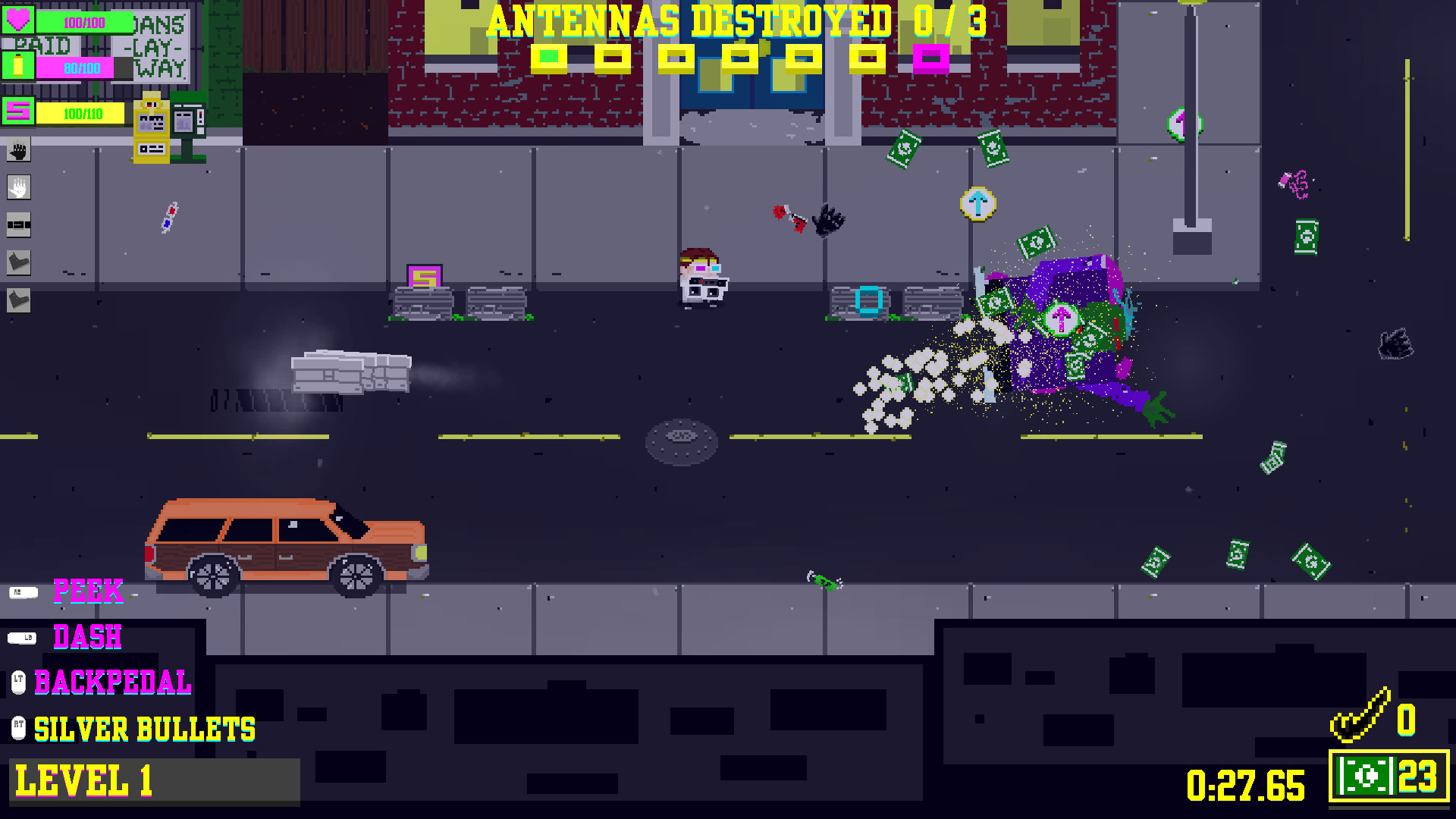1456x819 pixels.
Task: Toggle the first yellow antenna indicator square
Action: tap(551, 55)
